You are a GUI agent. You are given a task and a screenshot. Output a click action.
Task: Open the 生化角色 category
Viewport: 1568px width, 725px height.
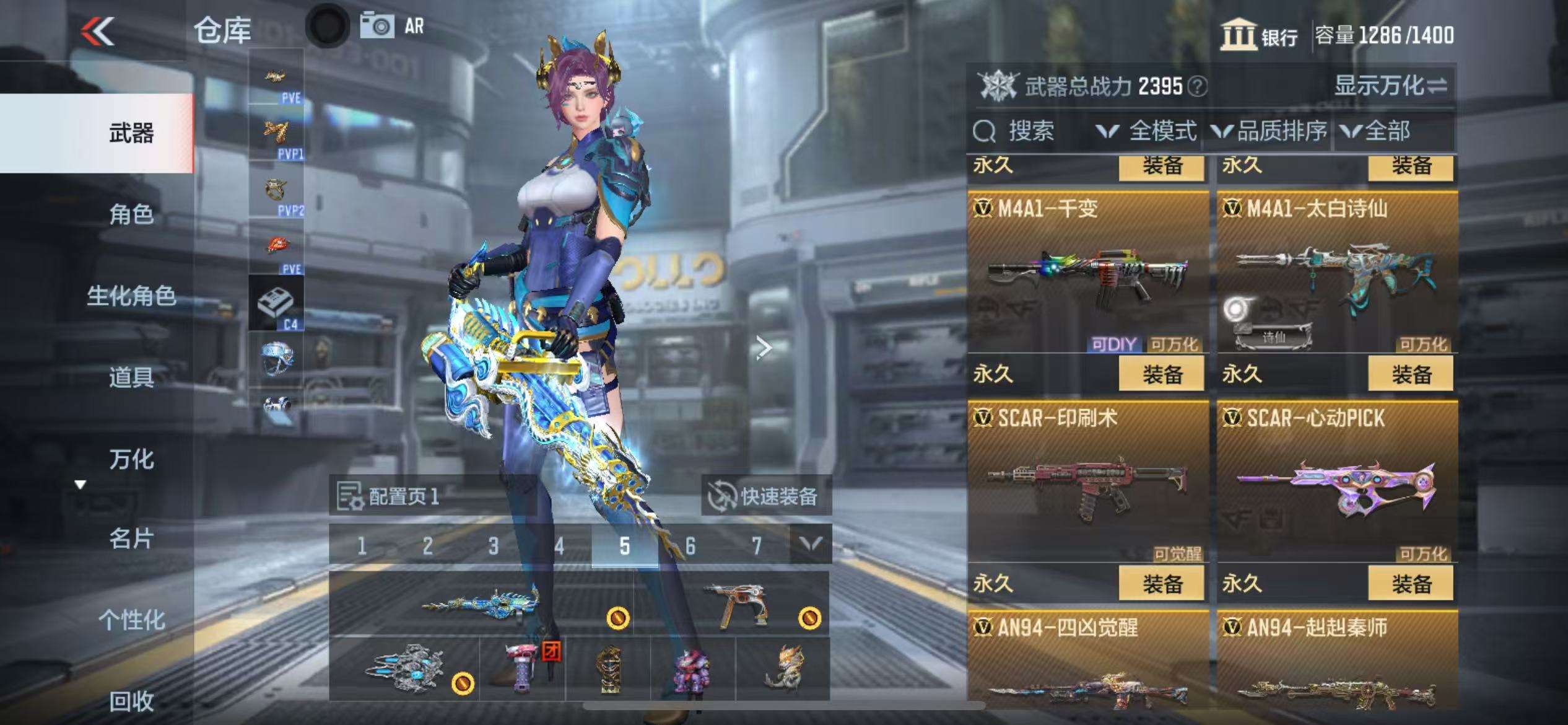(x=131, y=296)
